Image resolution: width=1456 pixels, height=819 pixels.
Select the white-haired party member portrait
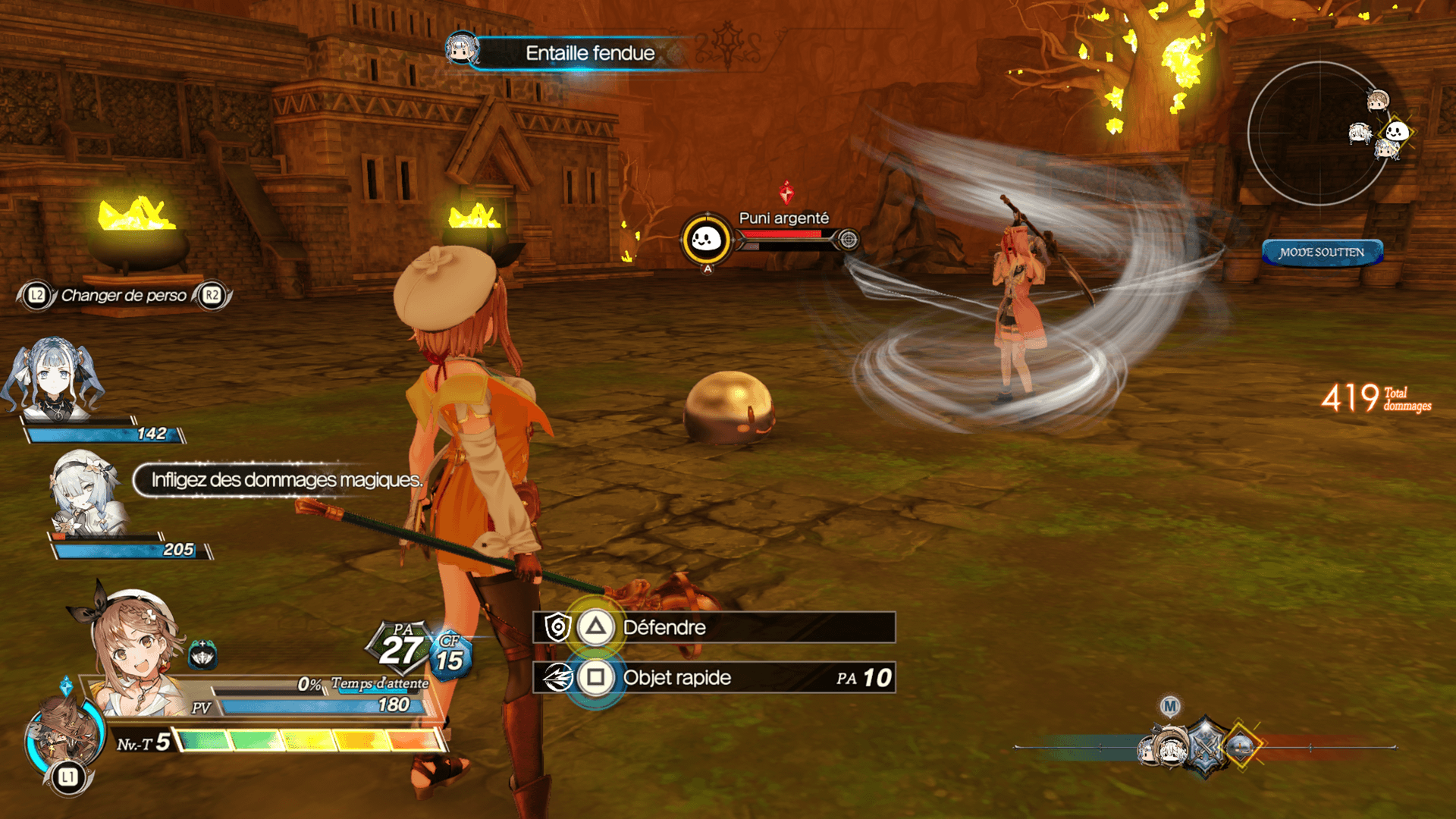point(85,491)
